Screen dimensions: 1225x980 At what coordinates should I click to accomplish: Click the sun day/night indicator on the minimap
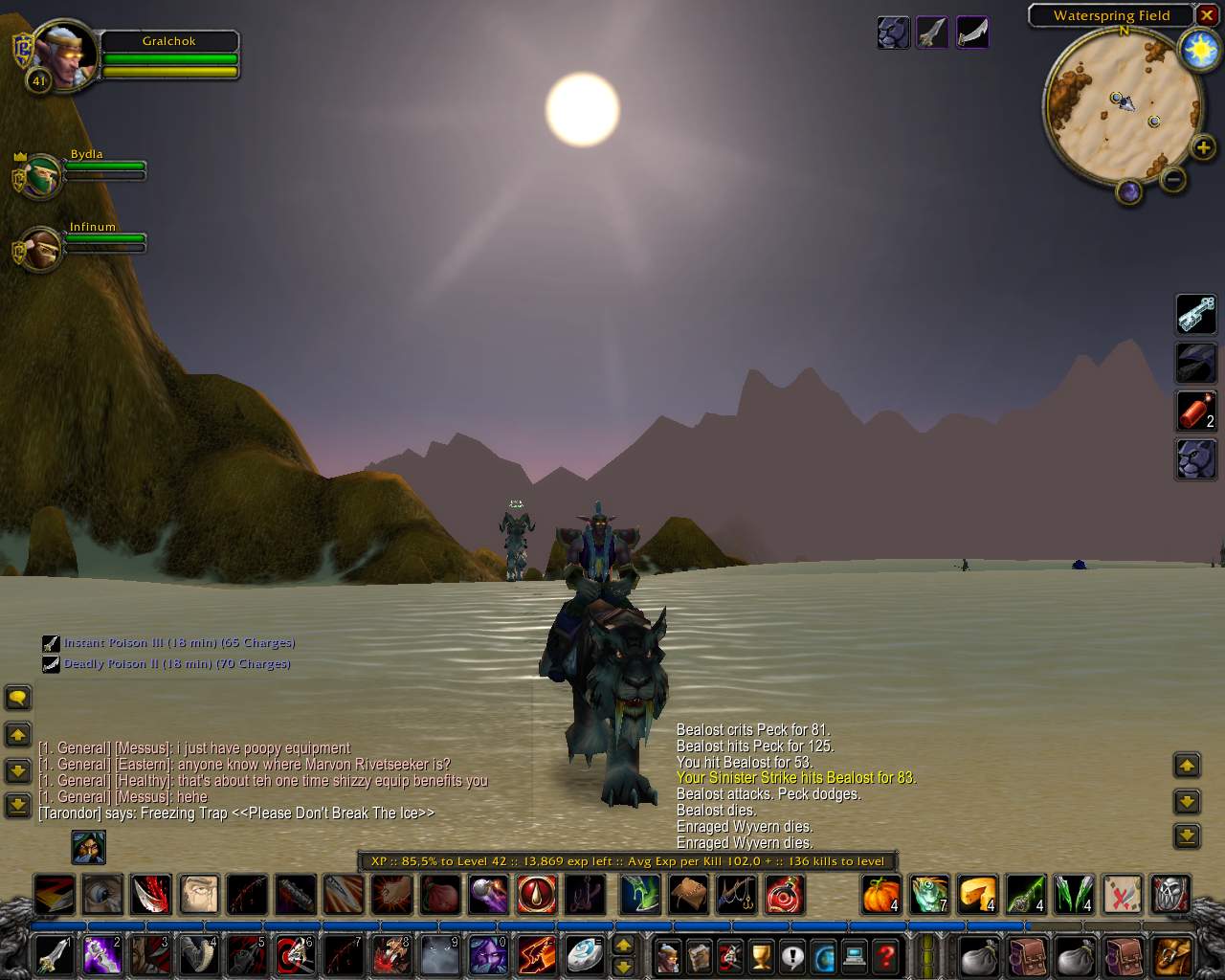coord(1199,50)
